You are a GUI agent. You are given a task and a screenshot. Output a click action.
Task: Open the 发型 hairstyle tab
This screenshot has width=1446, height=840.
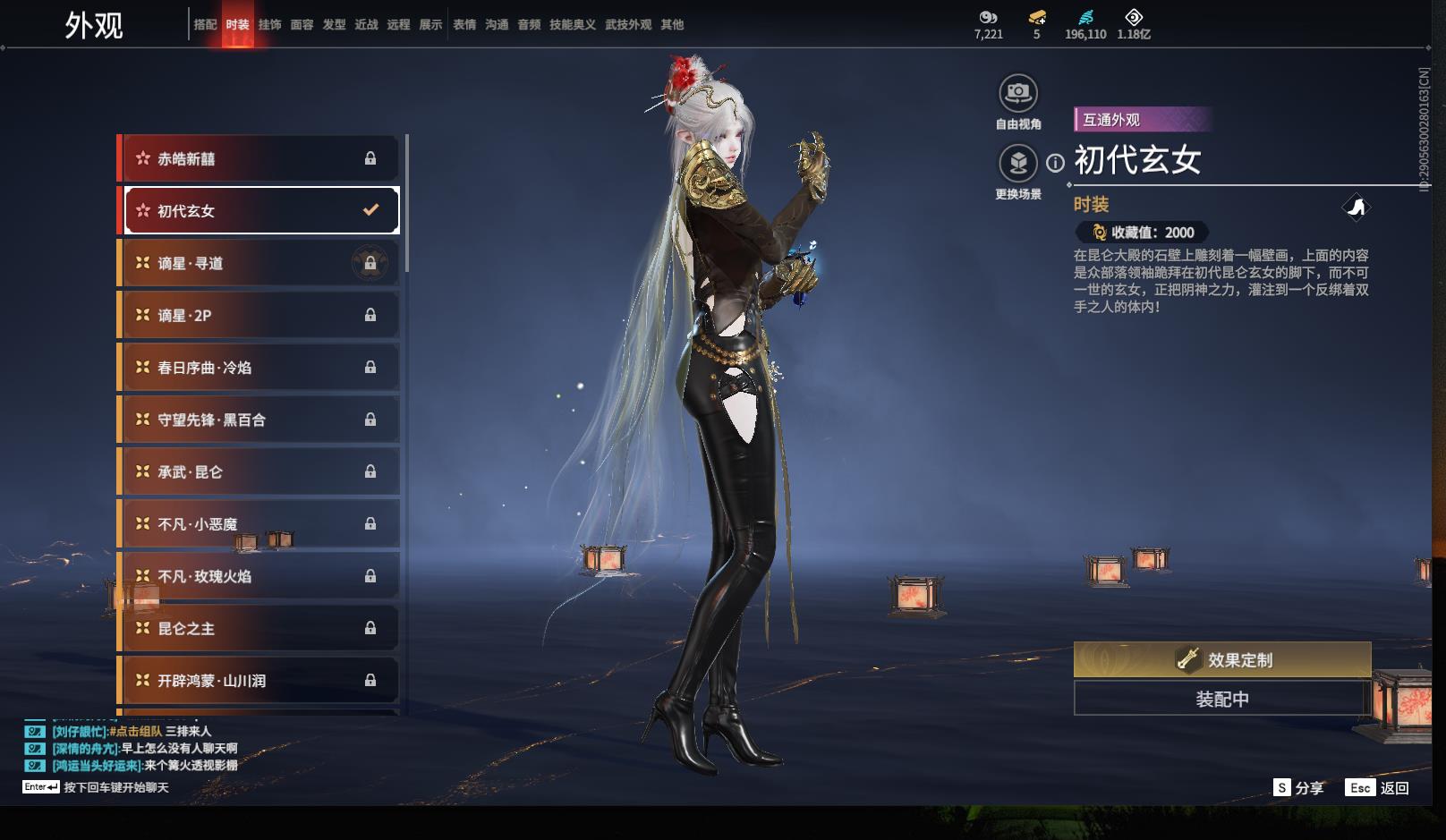[334, 24]
